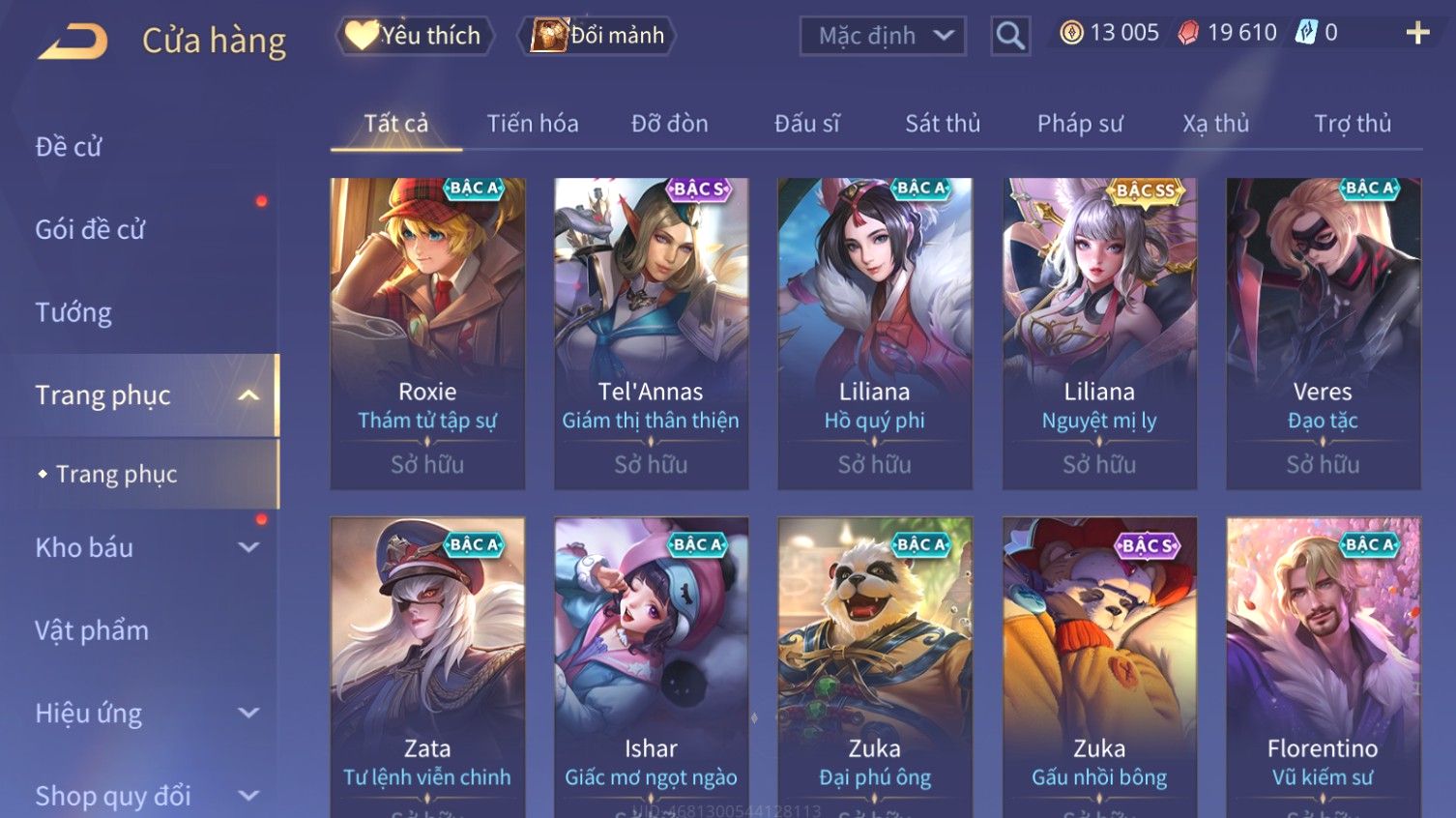Switch to the Tiến hóa tab
Image resolution: width=1456 pixels, height=818 pixels.
coord(533,124)
